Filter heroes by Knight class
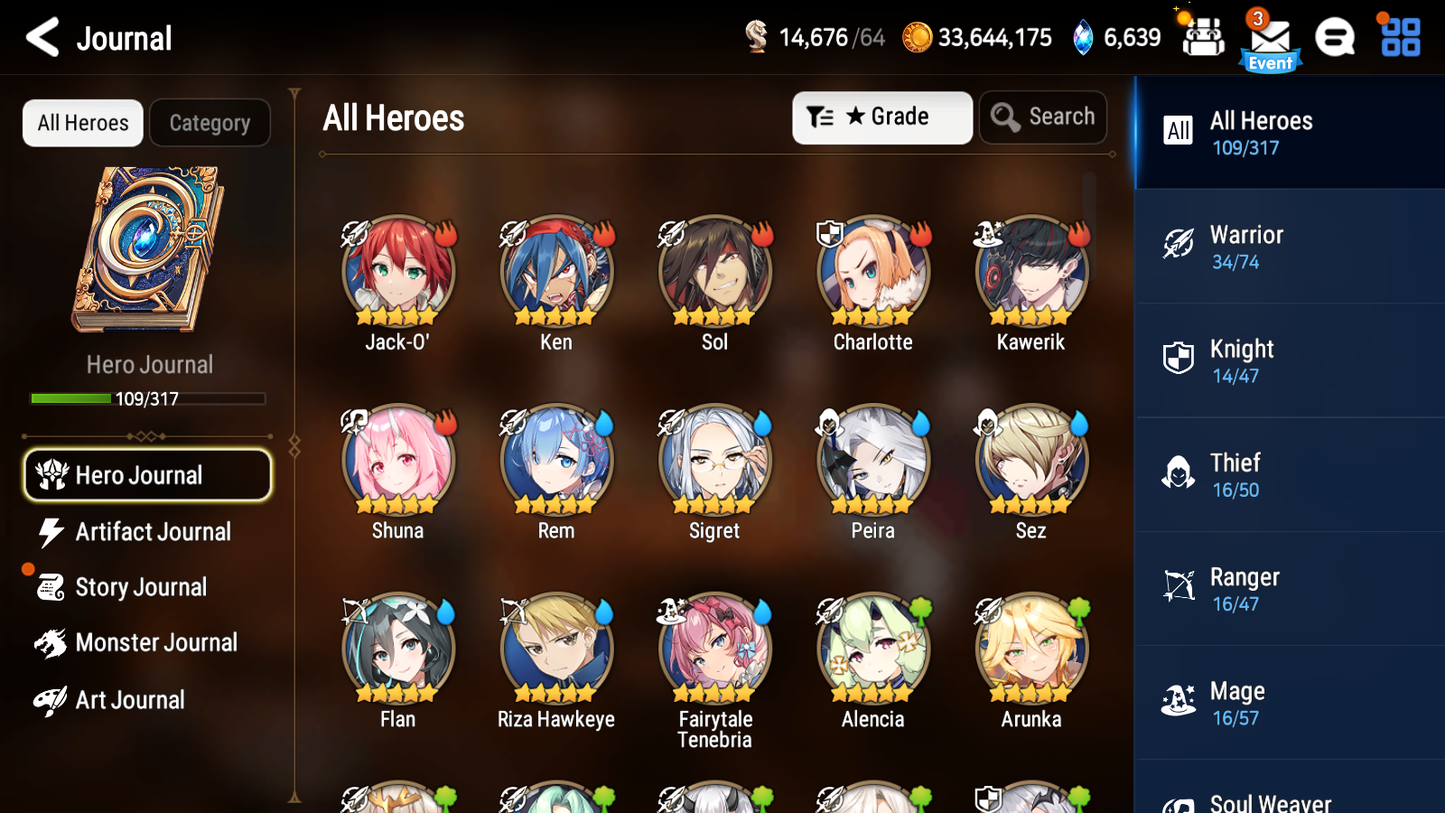 pyautogui.click(x=1289, y=360)
